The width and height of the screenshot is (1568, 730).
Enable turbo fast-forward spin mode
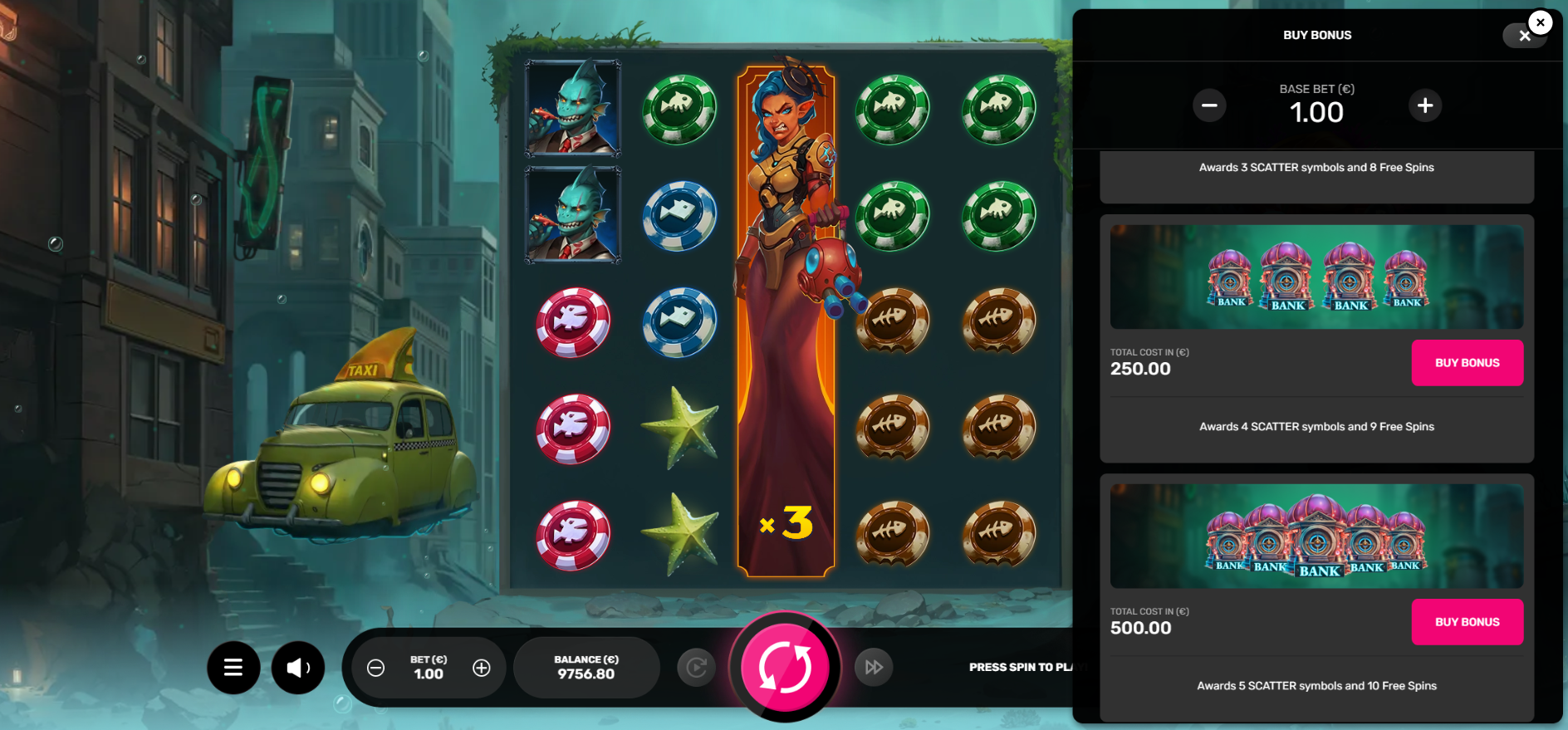tap(874, 667)
